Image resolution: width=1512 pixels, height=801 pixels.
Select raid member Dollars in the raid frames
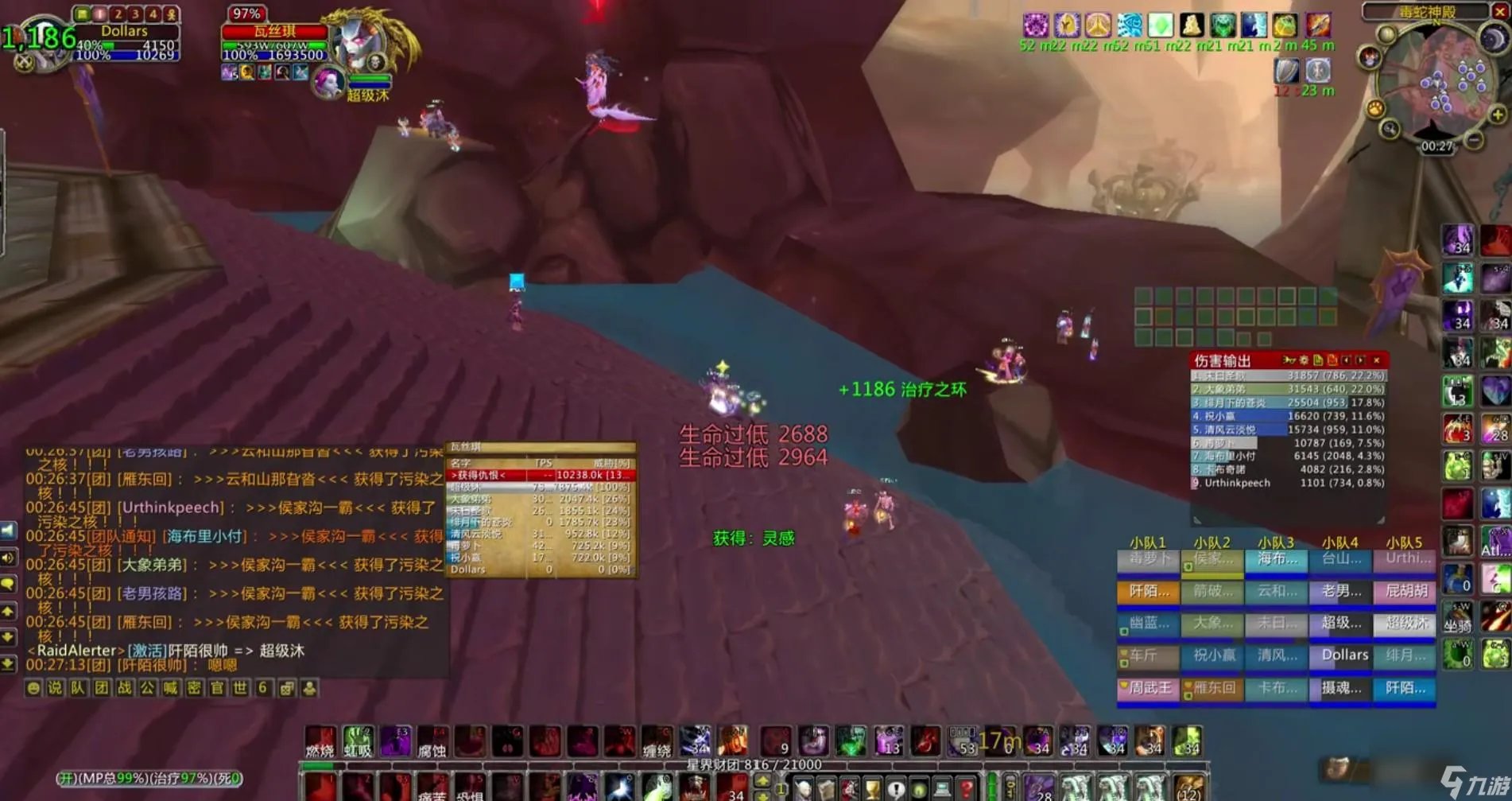pos(1344,655)
